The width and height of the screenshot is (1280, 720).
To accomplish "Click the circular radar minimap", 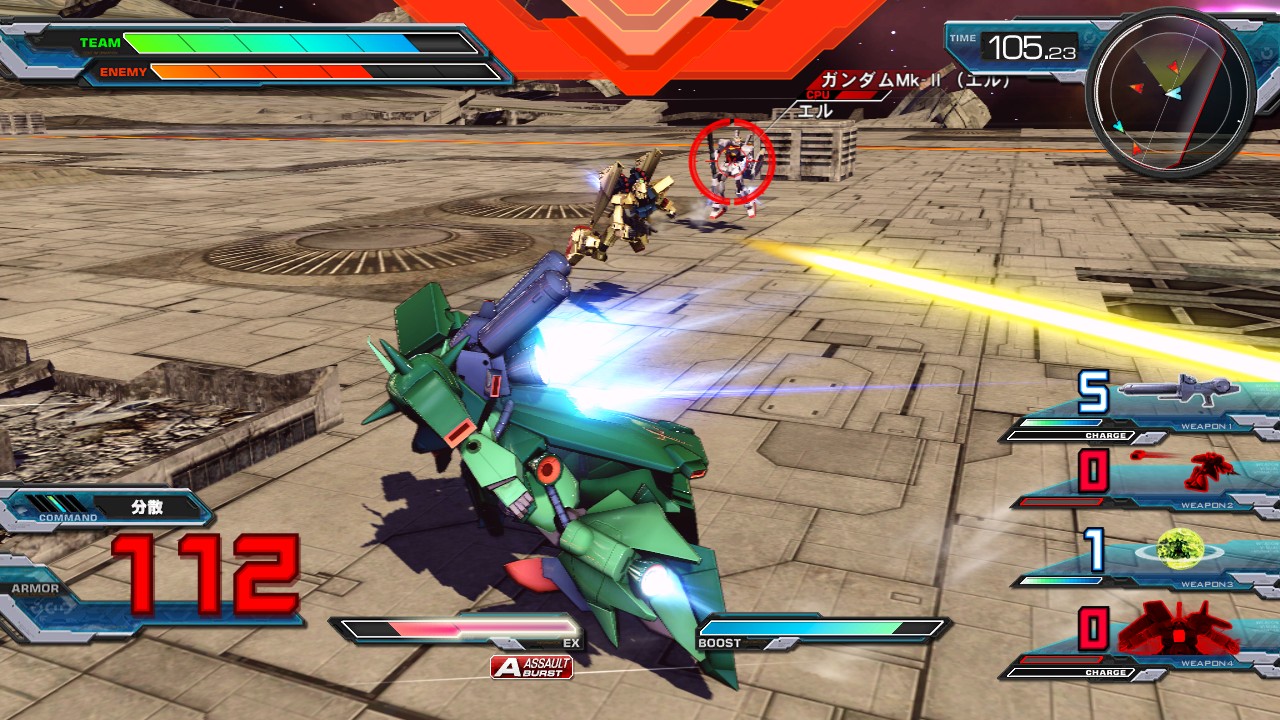I will coord(1169,94).
